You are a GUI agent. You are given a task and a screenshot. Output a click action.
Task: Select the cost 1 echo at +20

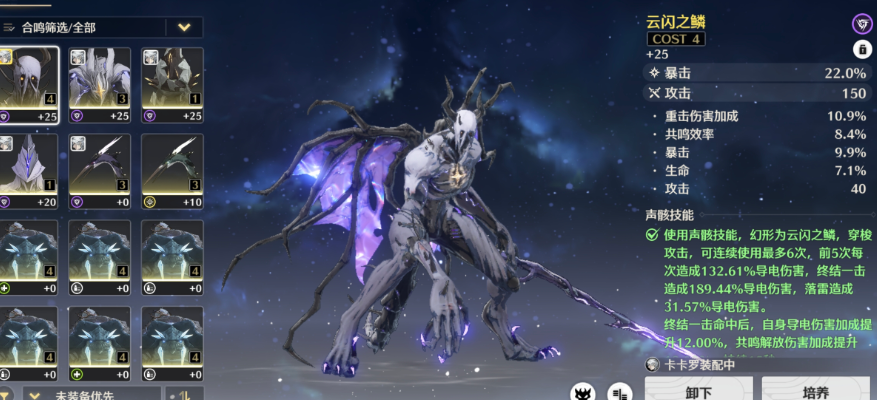point(28,170)
